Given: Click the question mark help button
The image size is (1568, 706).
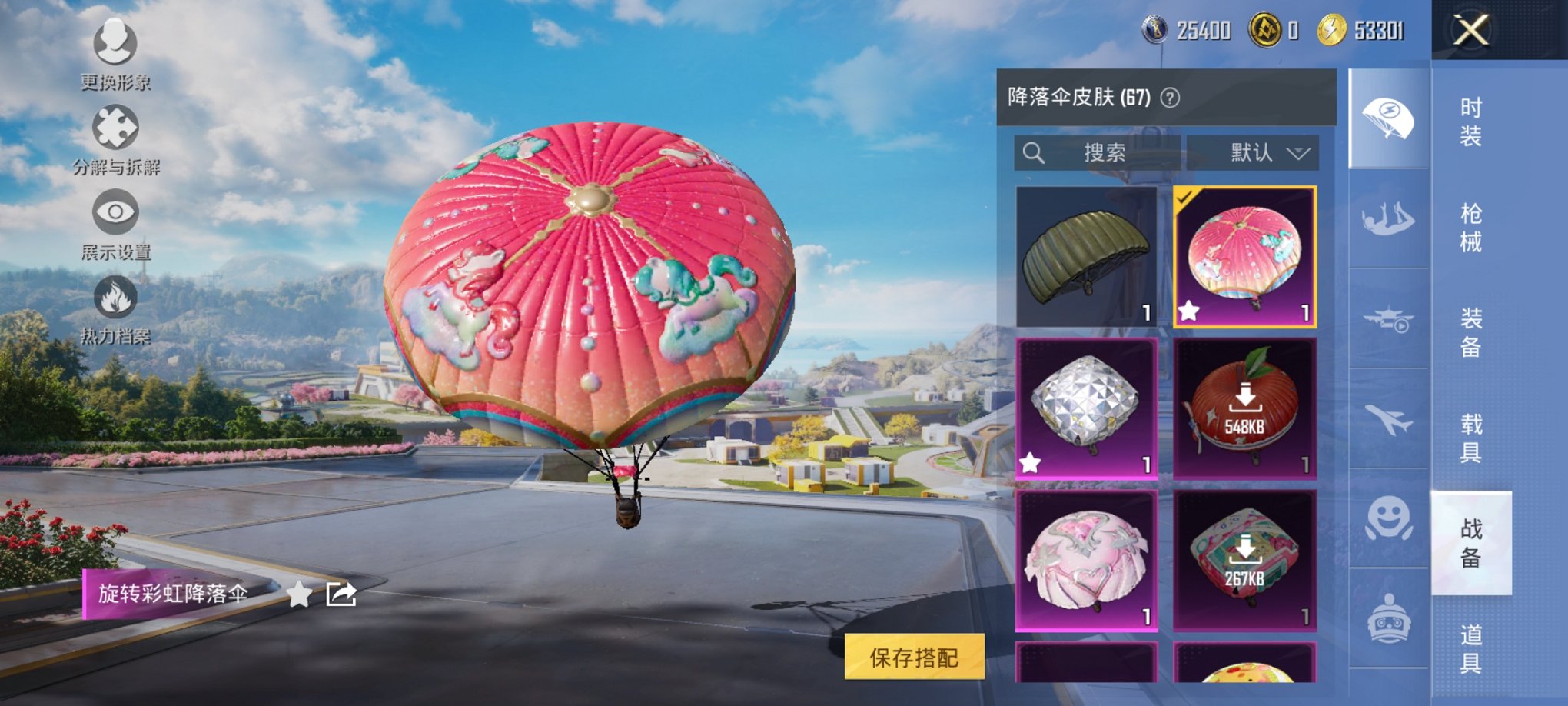Looking at the screenshot, I should point(1168,97).
